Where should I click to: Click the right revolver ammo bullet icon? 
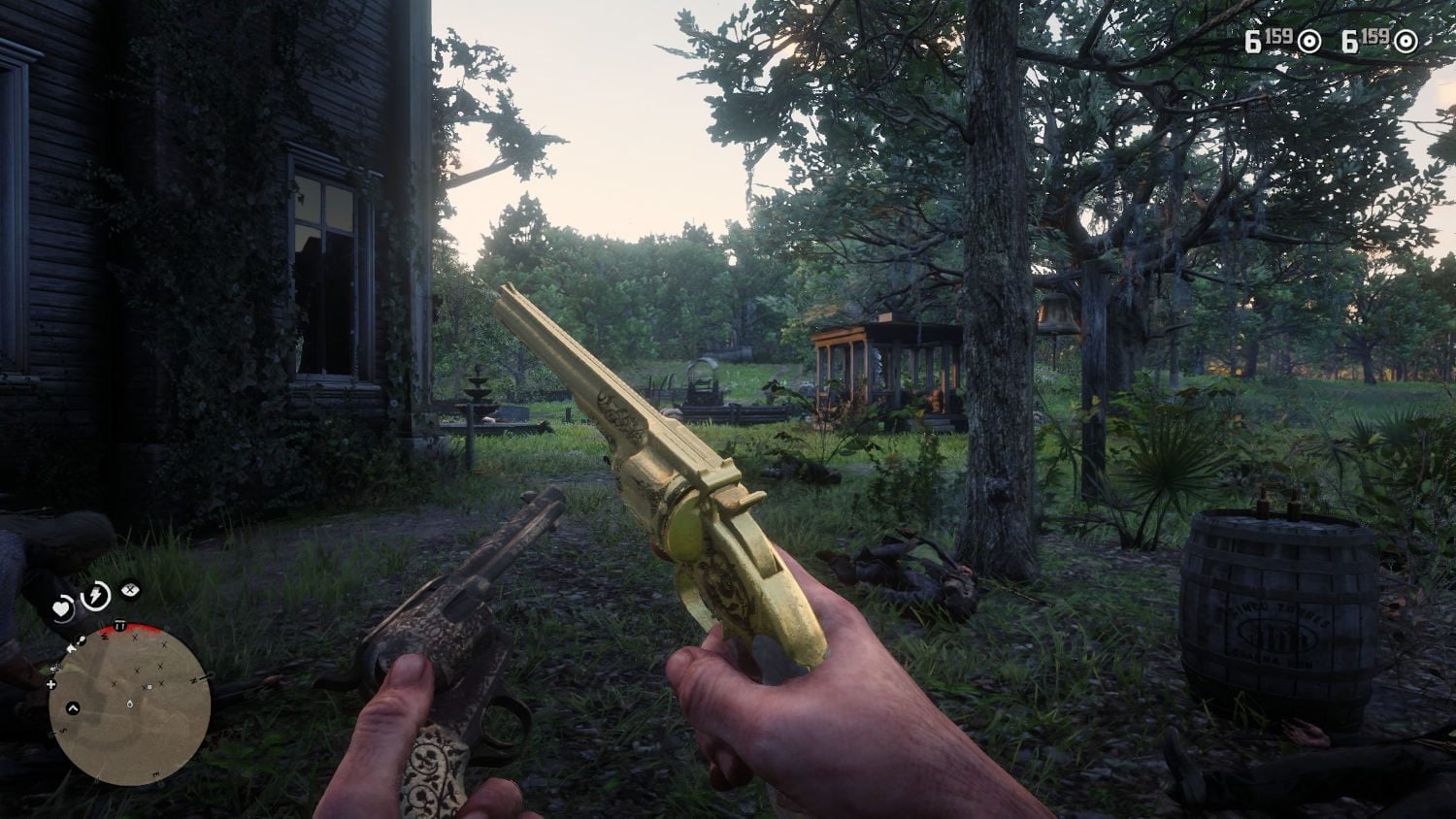pyautogui.click(x=1405, y=41)
